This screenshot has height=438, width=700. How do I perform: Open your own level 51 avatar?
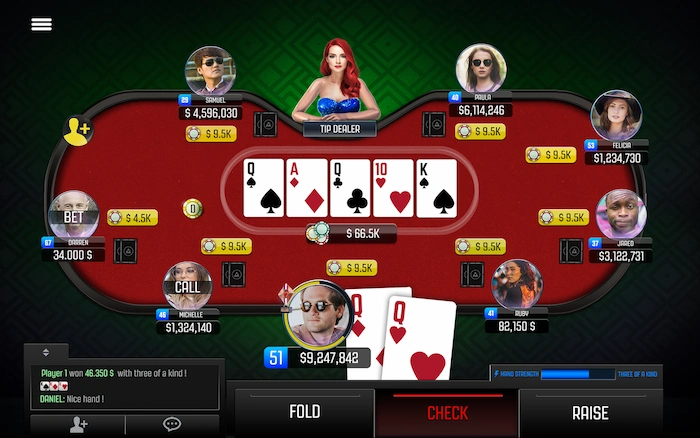pos(318,314)
